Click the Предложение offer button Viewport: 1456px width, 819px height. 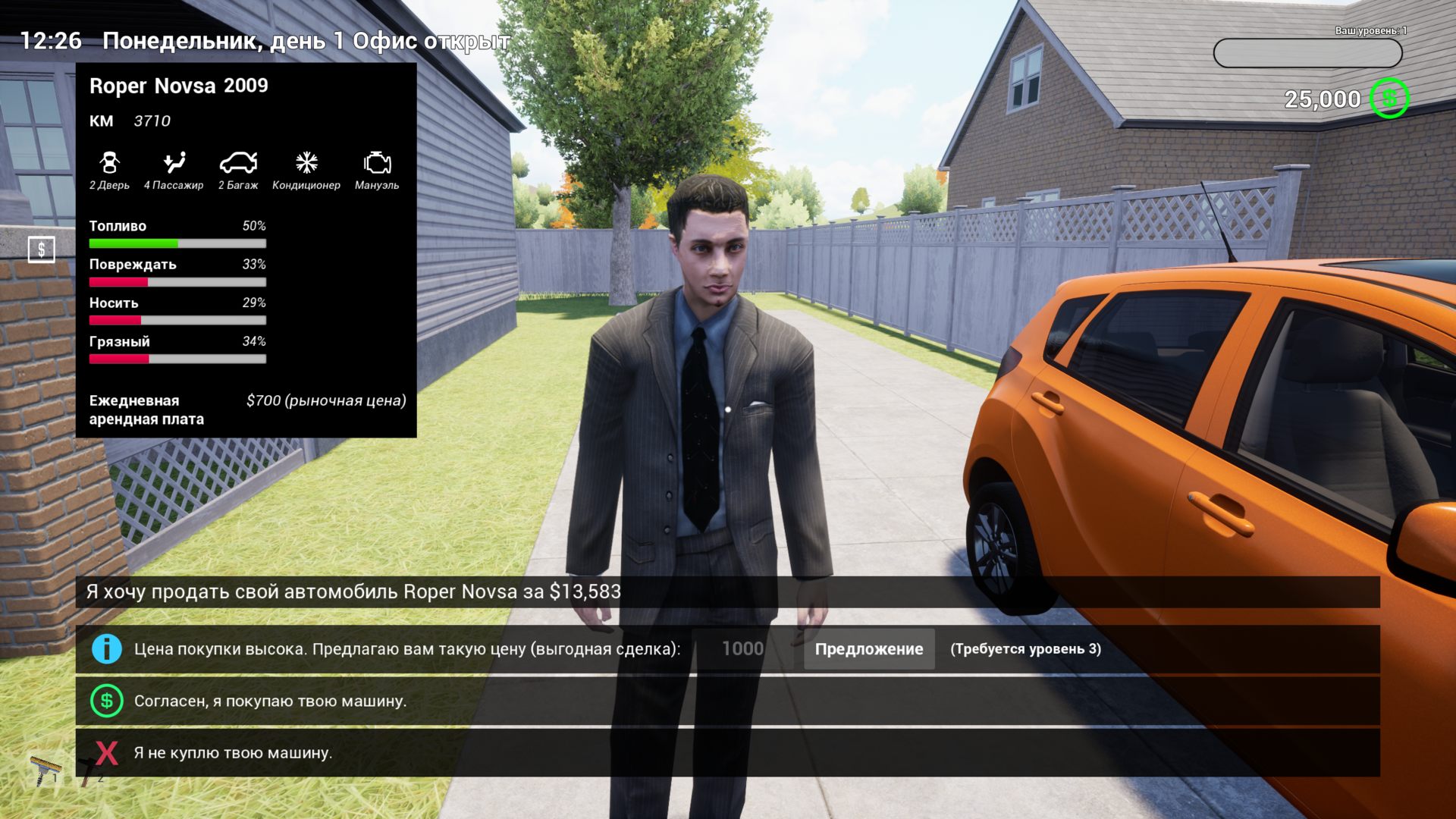click(x=868, y=649)
